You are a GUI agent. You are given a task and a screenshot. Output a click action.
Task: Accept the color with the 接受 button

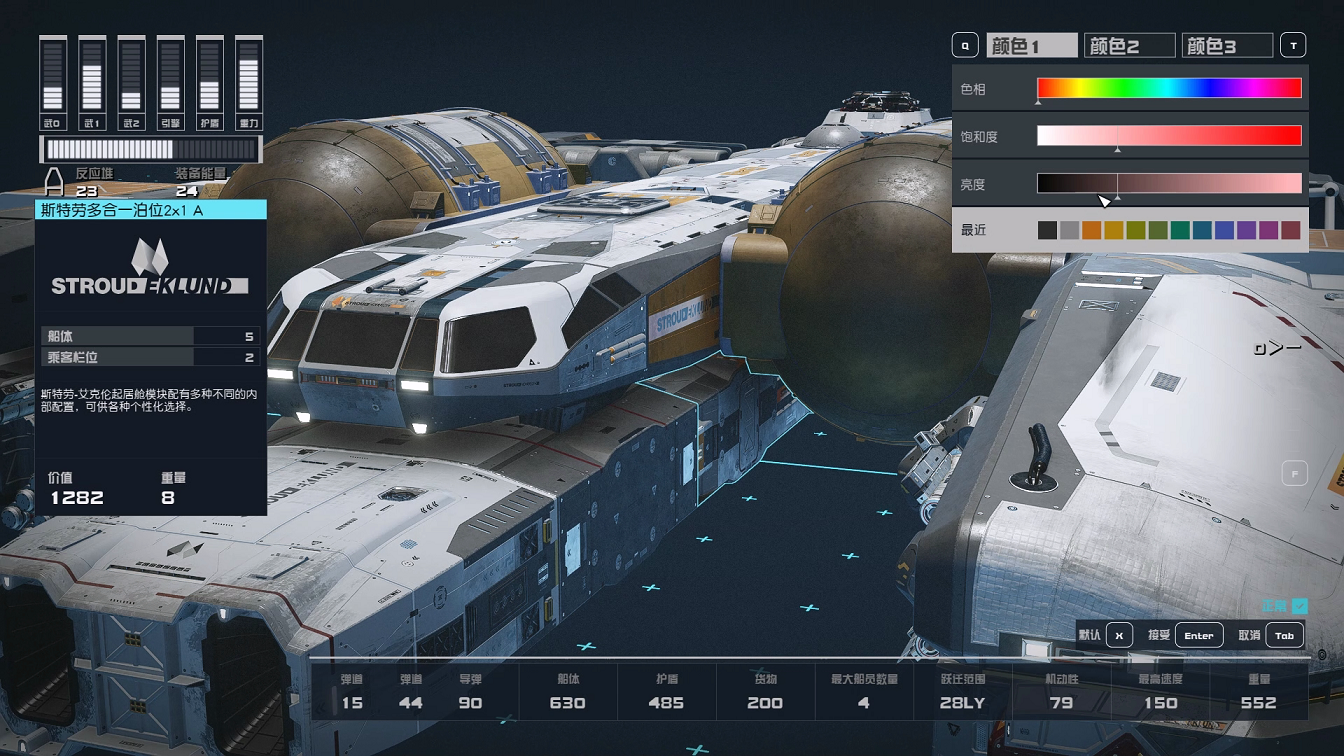tap(1198, 635)
